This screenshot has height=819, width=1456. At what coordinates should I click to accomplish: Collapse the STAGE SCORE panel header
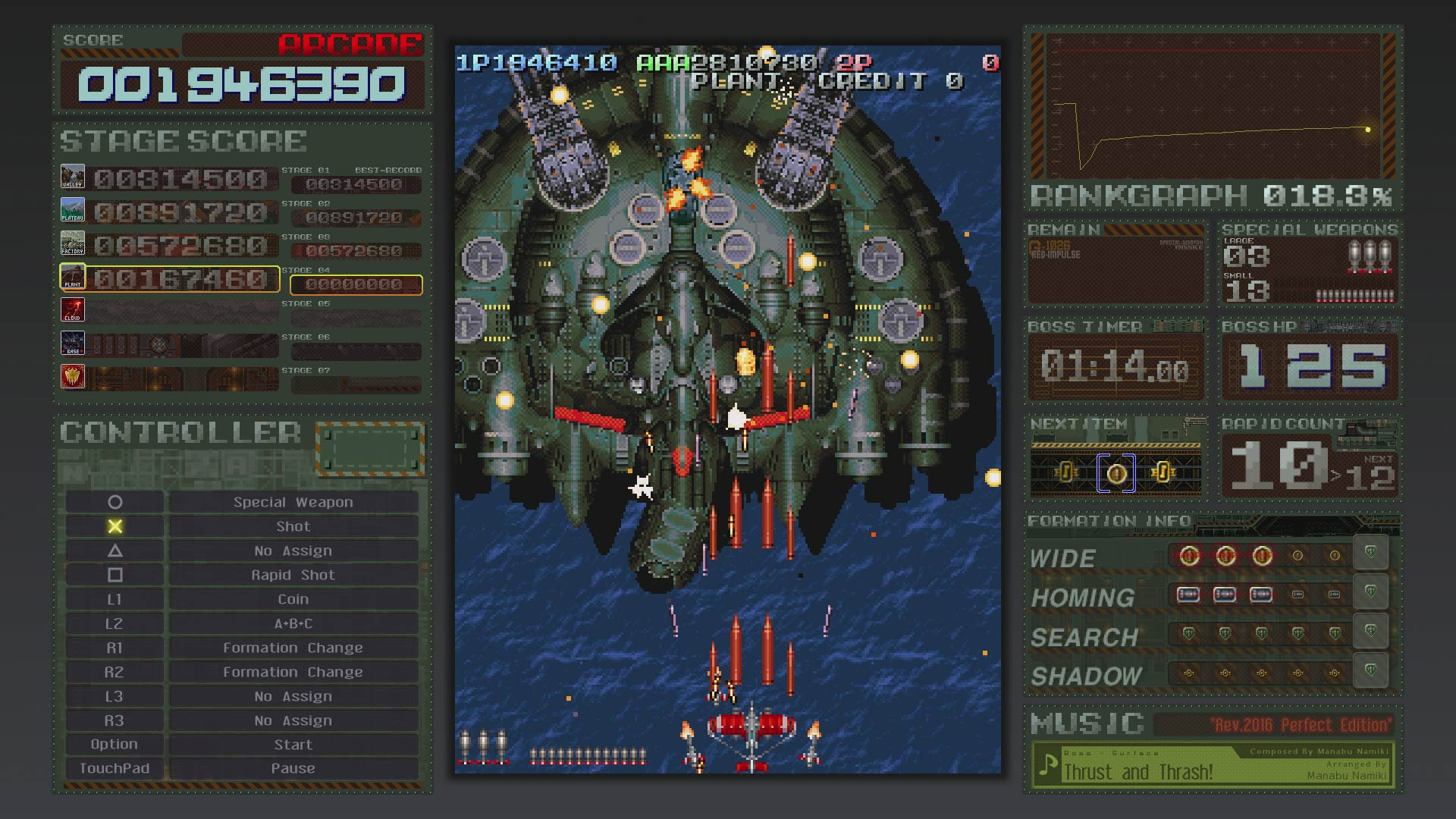[182, 139]
